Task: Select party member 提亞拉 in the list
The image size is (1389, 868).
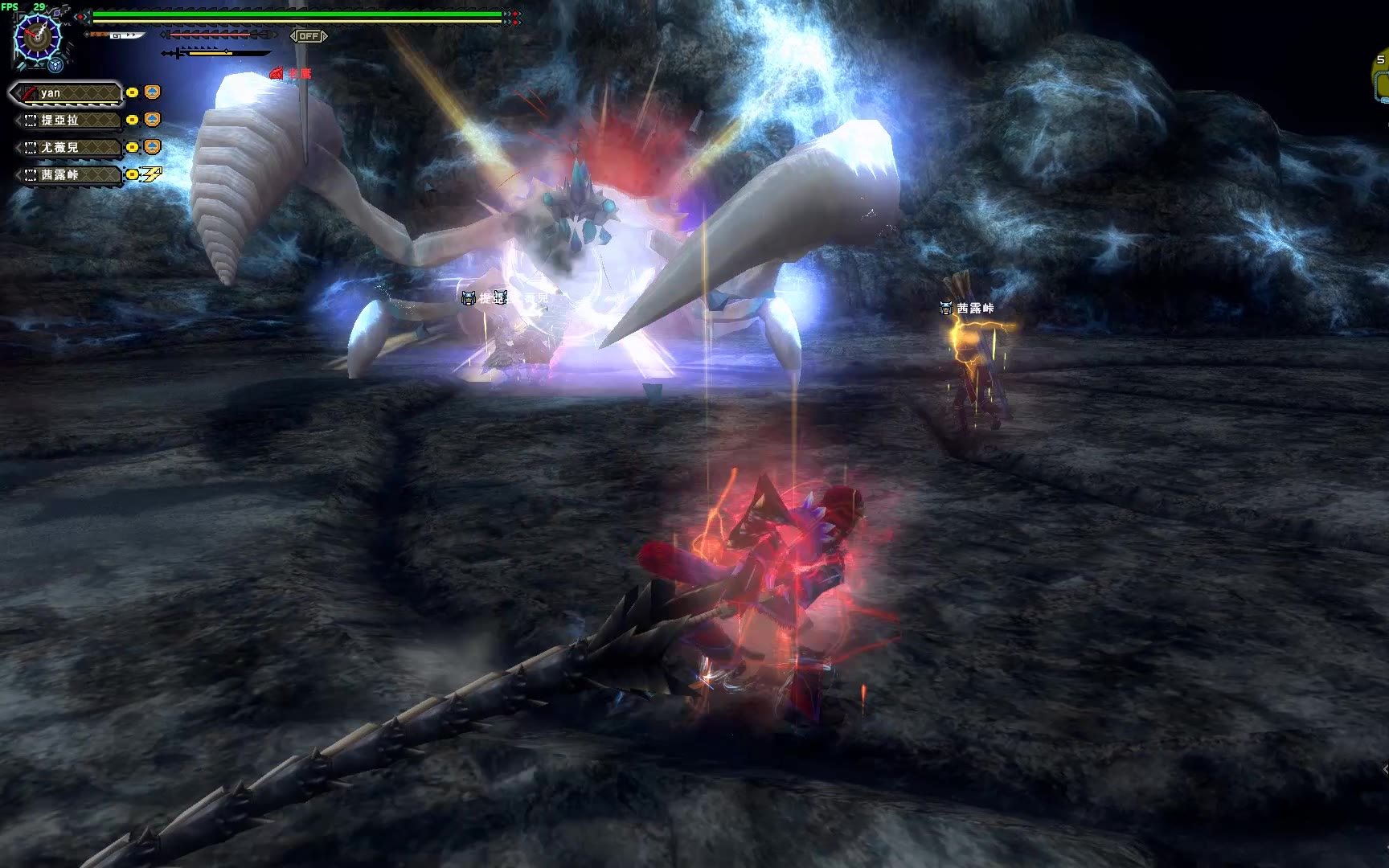Action: click(68, 121)
